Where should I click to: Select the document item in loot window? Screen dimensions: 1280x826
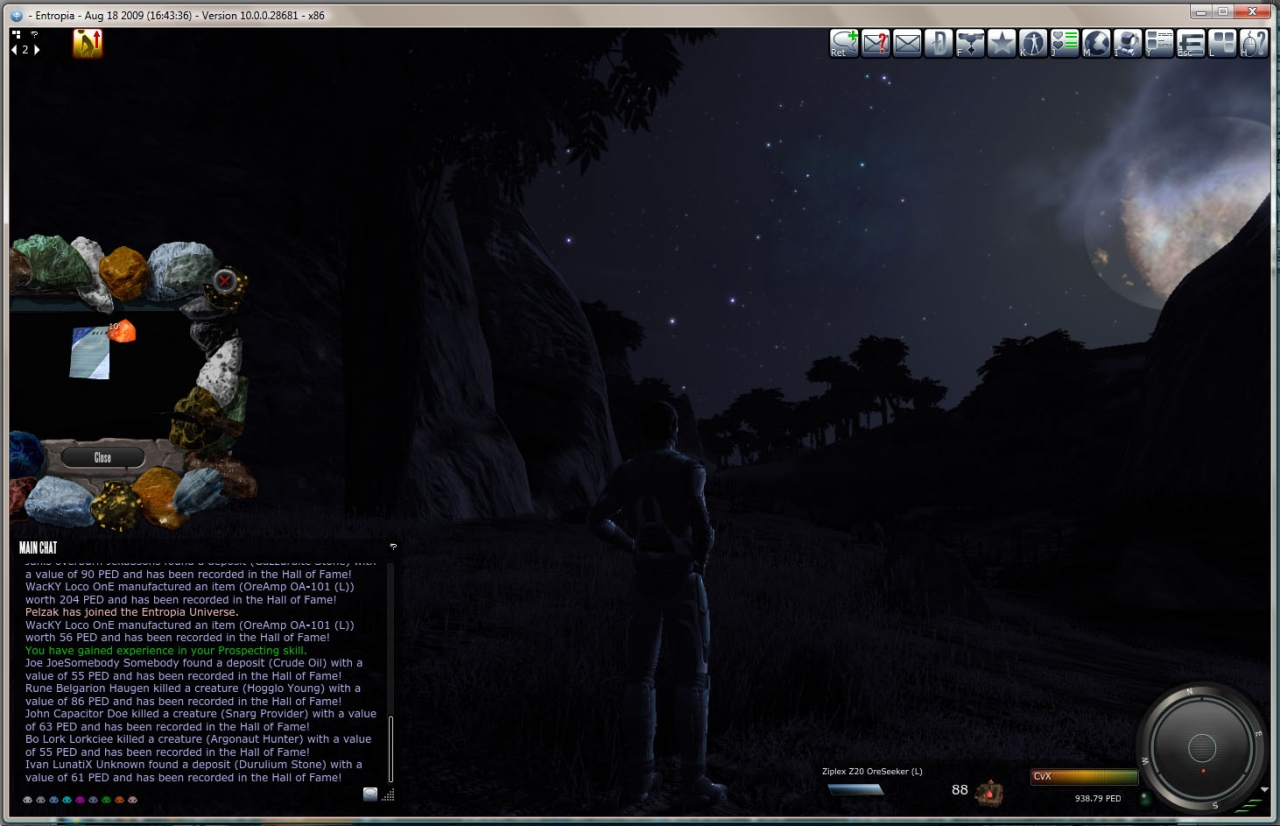pyautogui.click(x=89, y=353)
